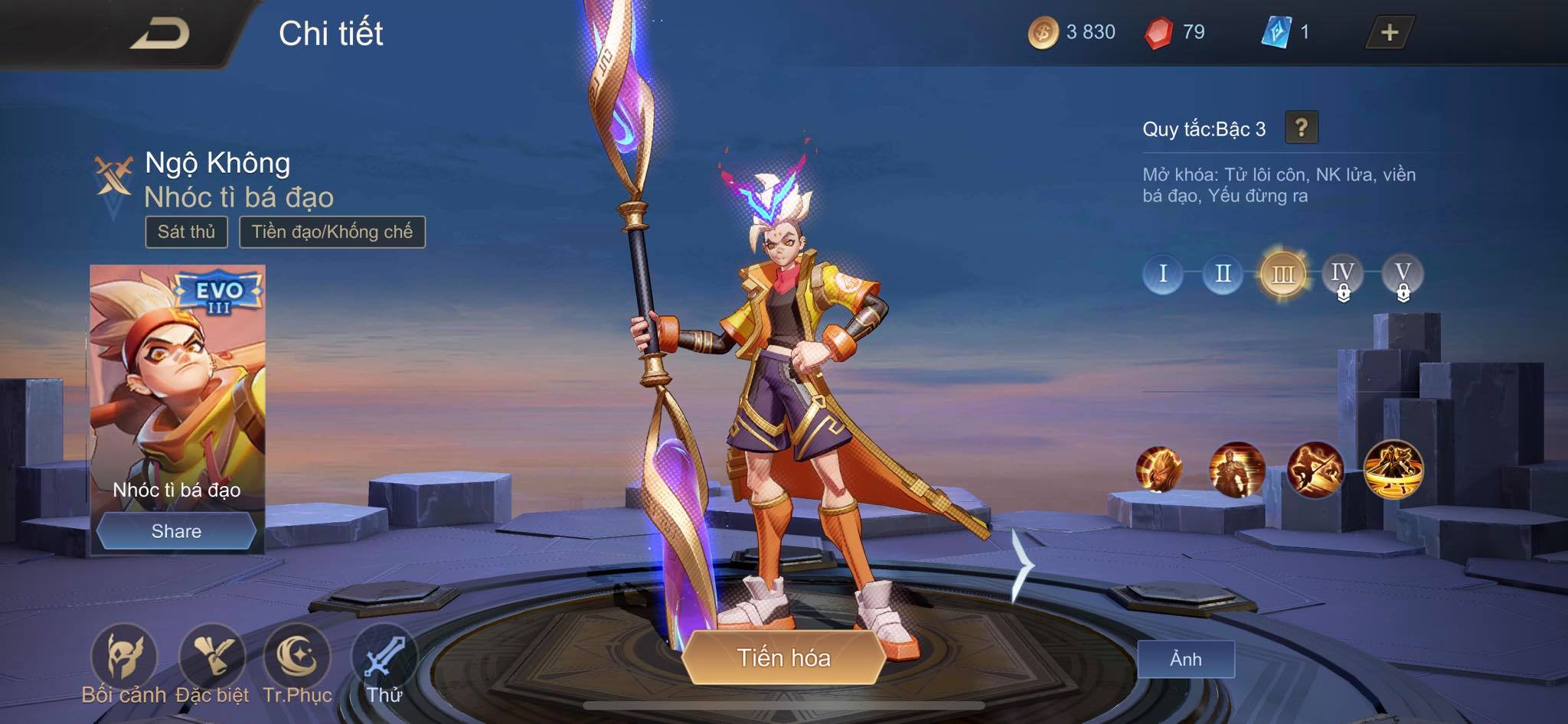Screen dimensions: 1568x724
Task: Click the Sát thủ role tag
Action: click(186, 232)
